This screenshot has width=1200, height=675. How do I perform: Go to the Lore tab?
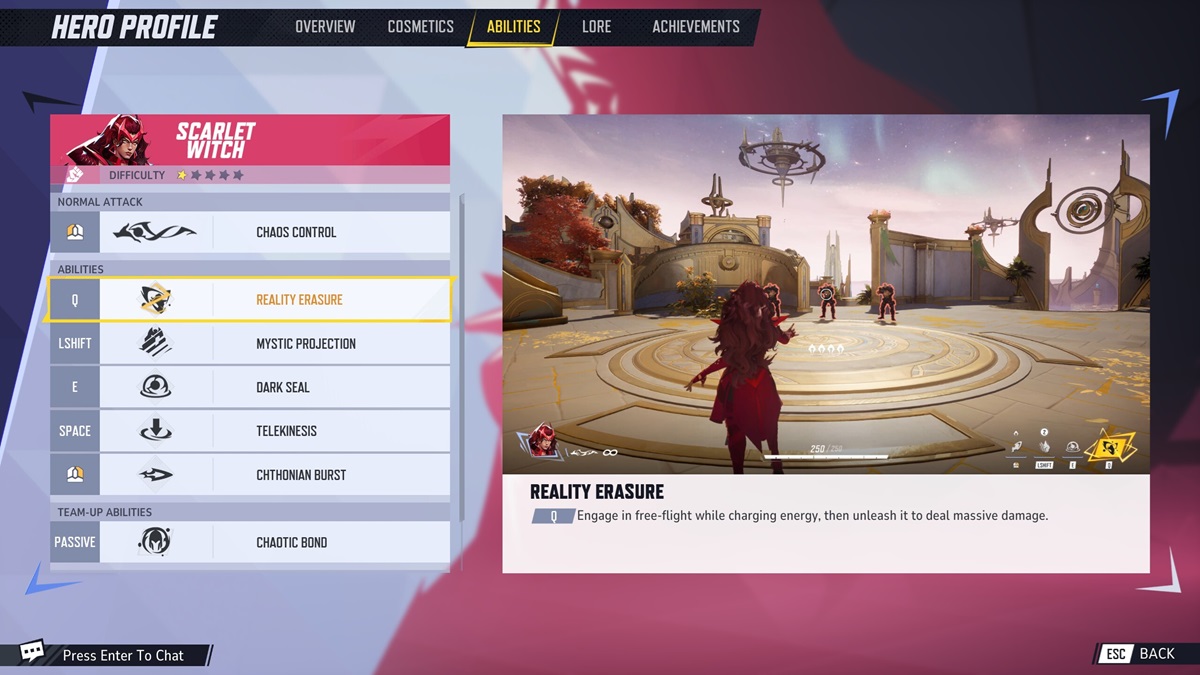(596, 27)
